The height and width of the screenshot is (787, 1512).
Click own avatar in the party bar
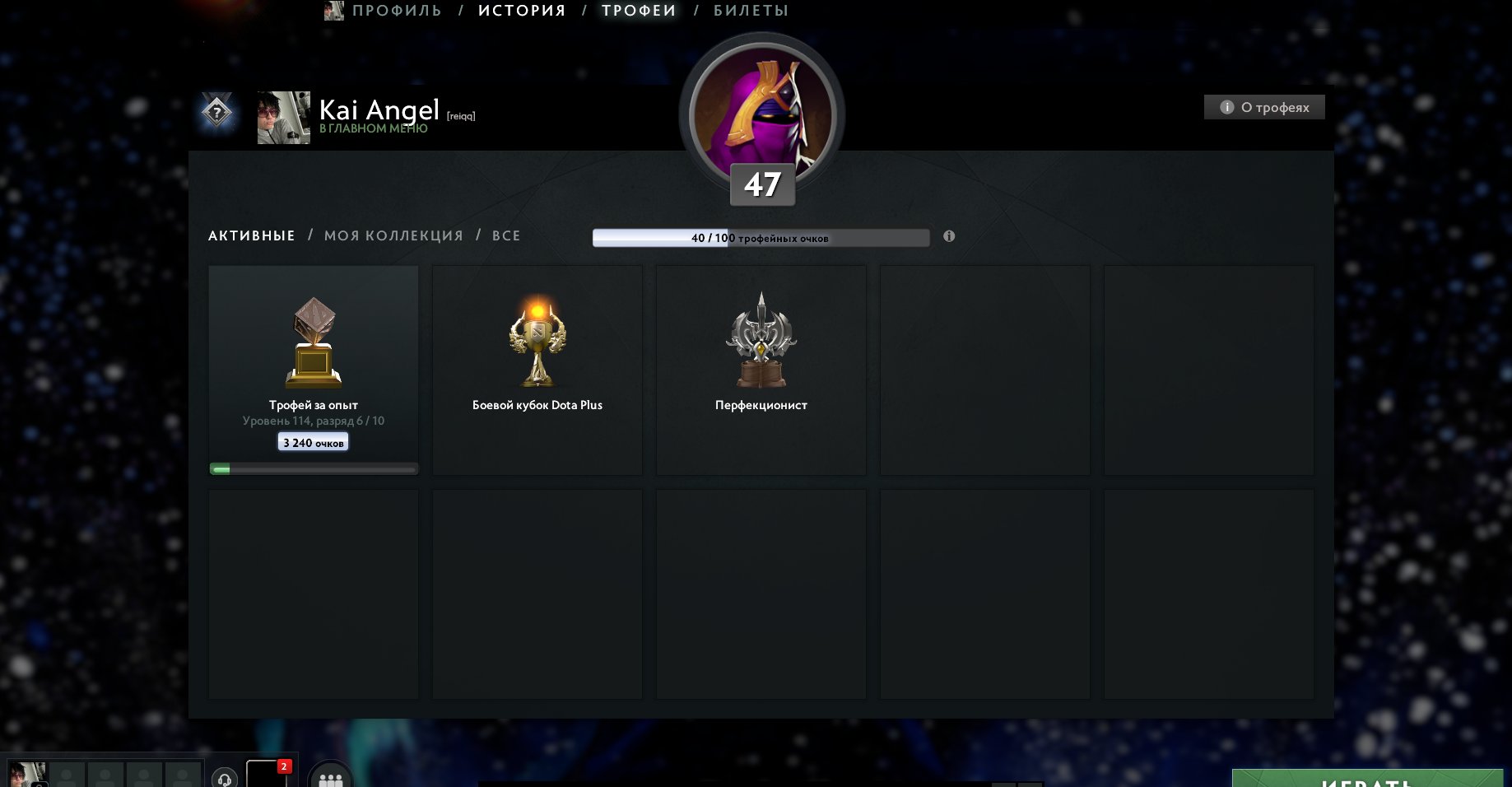click(27, 775)
